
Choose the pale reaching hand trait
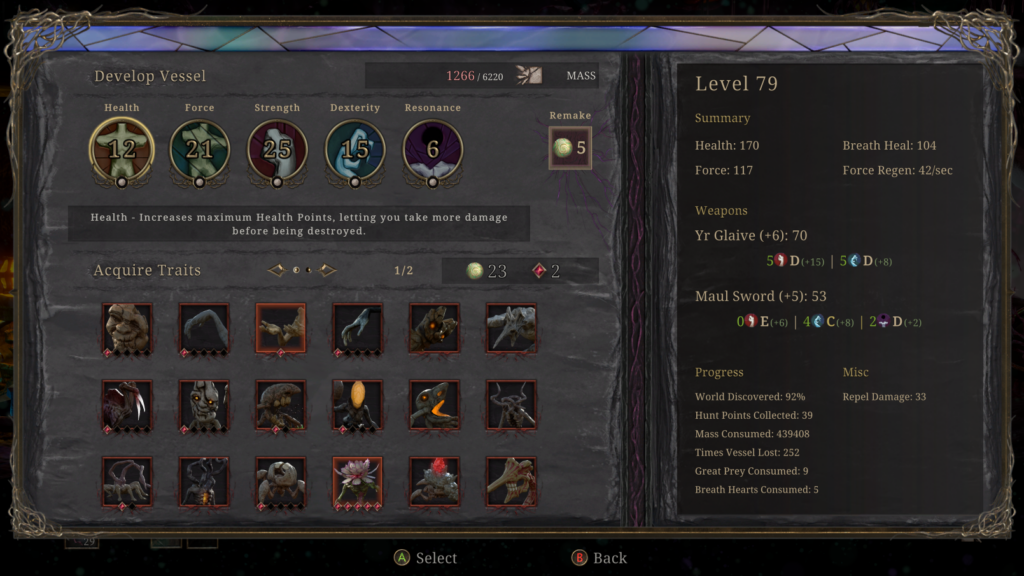point(357,328)
